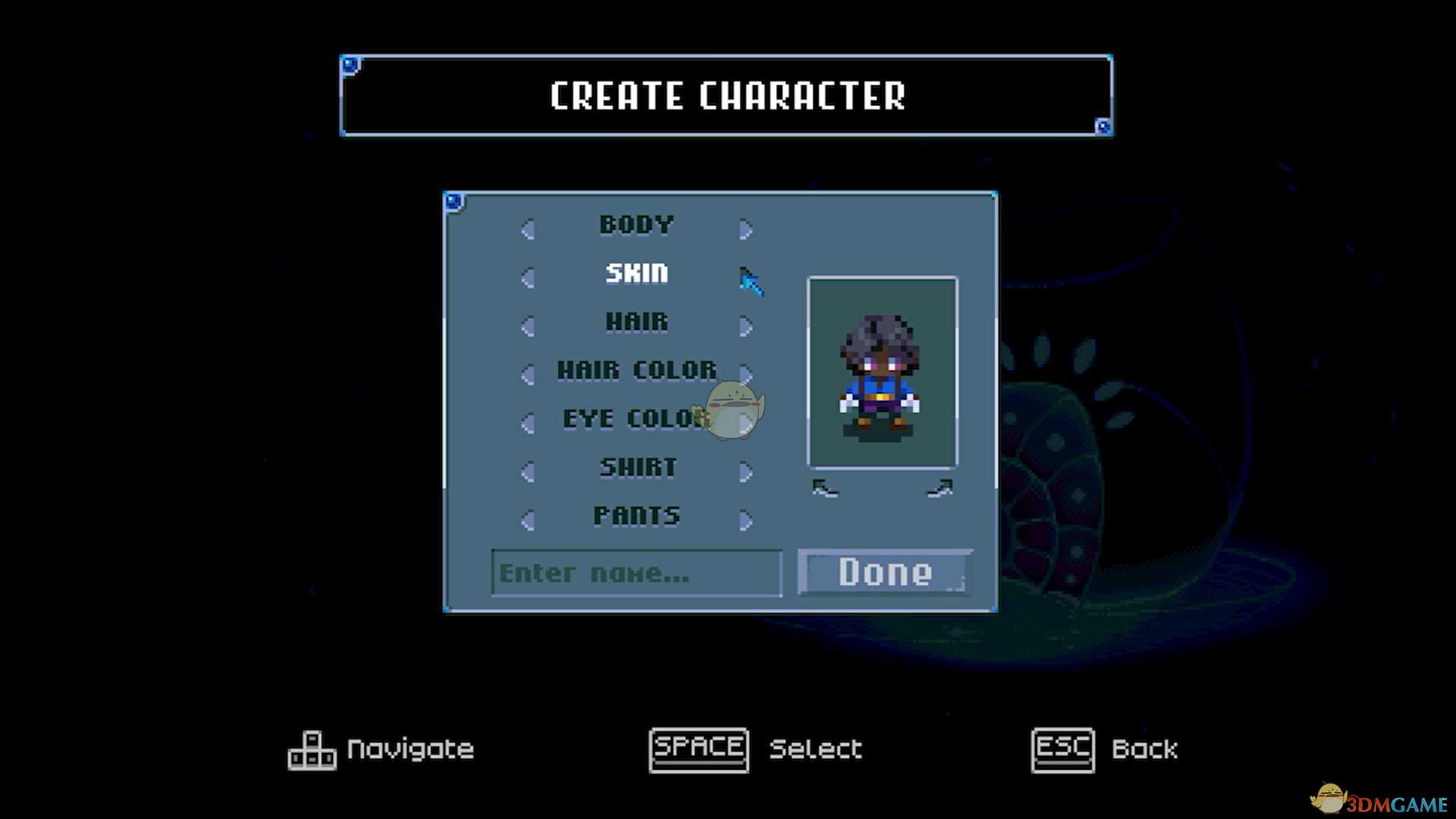The image size is (1456, 819).
Task: Rotate character preview left
Action: (x=825, y=489)
